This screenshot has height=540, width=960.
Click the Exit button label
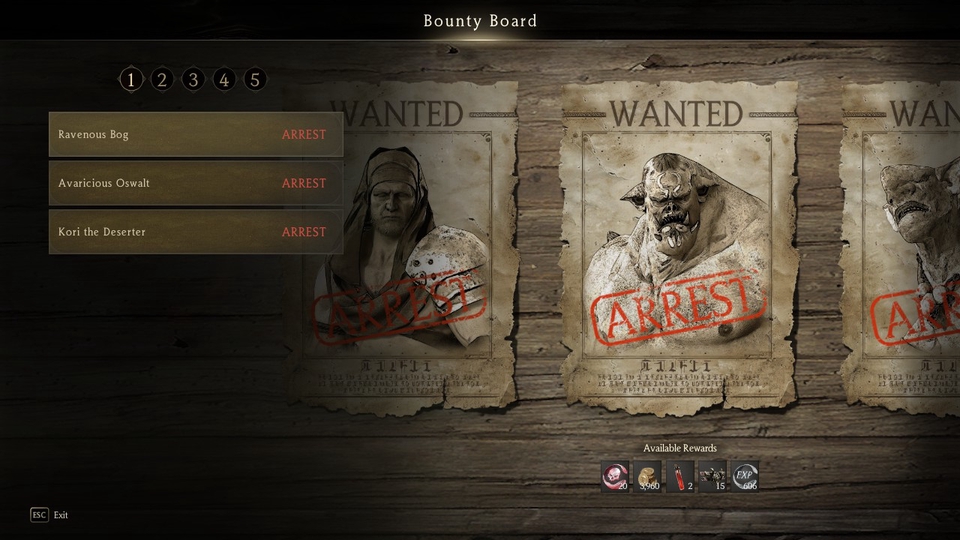pyautogui.click(x=61, y=515)
